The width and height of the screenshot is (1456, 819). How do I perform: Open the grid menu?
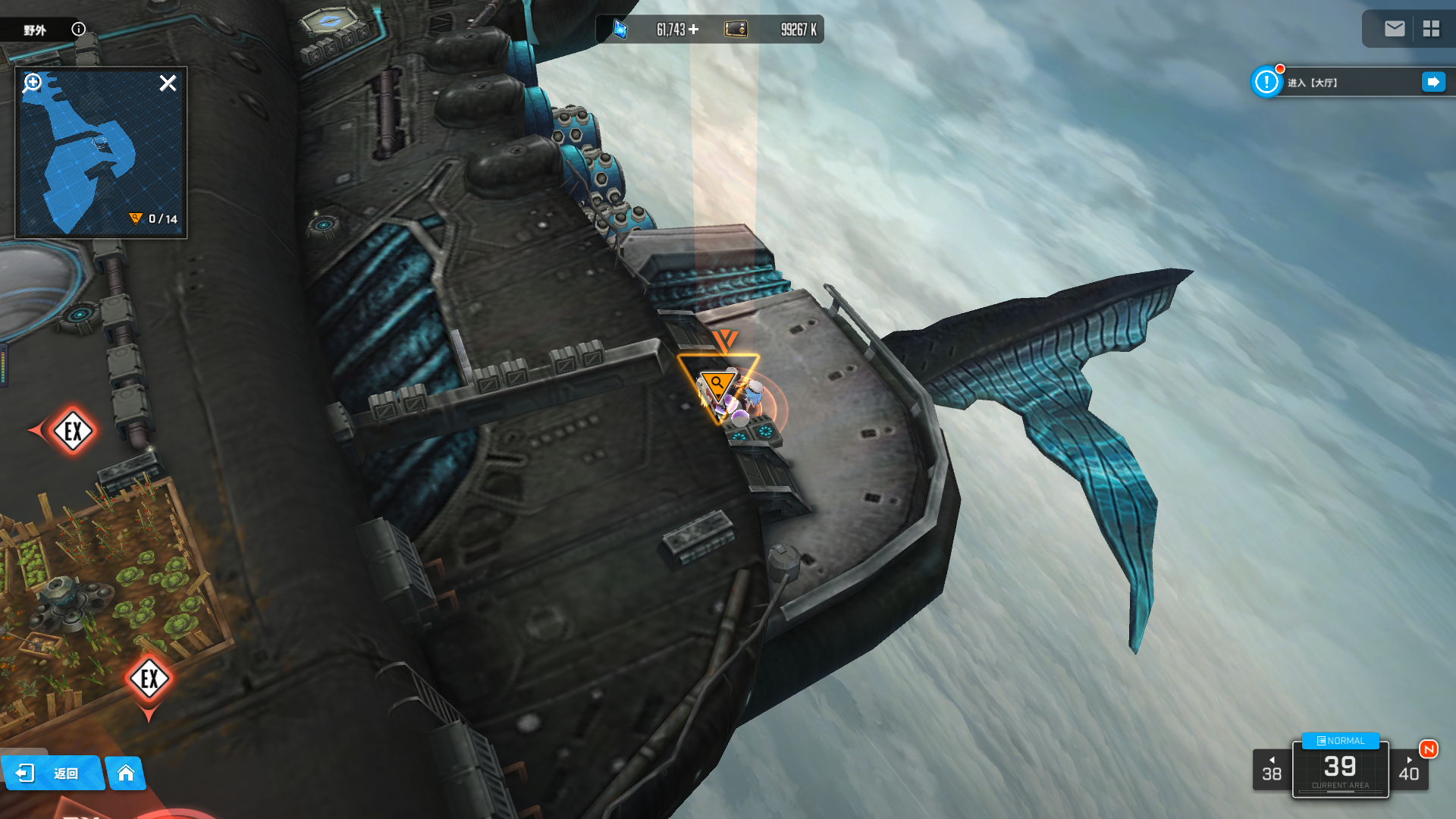1431,29
